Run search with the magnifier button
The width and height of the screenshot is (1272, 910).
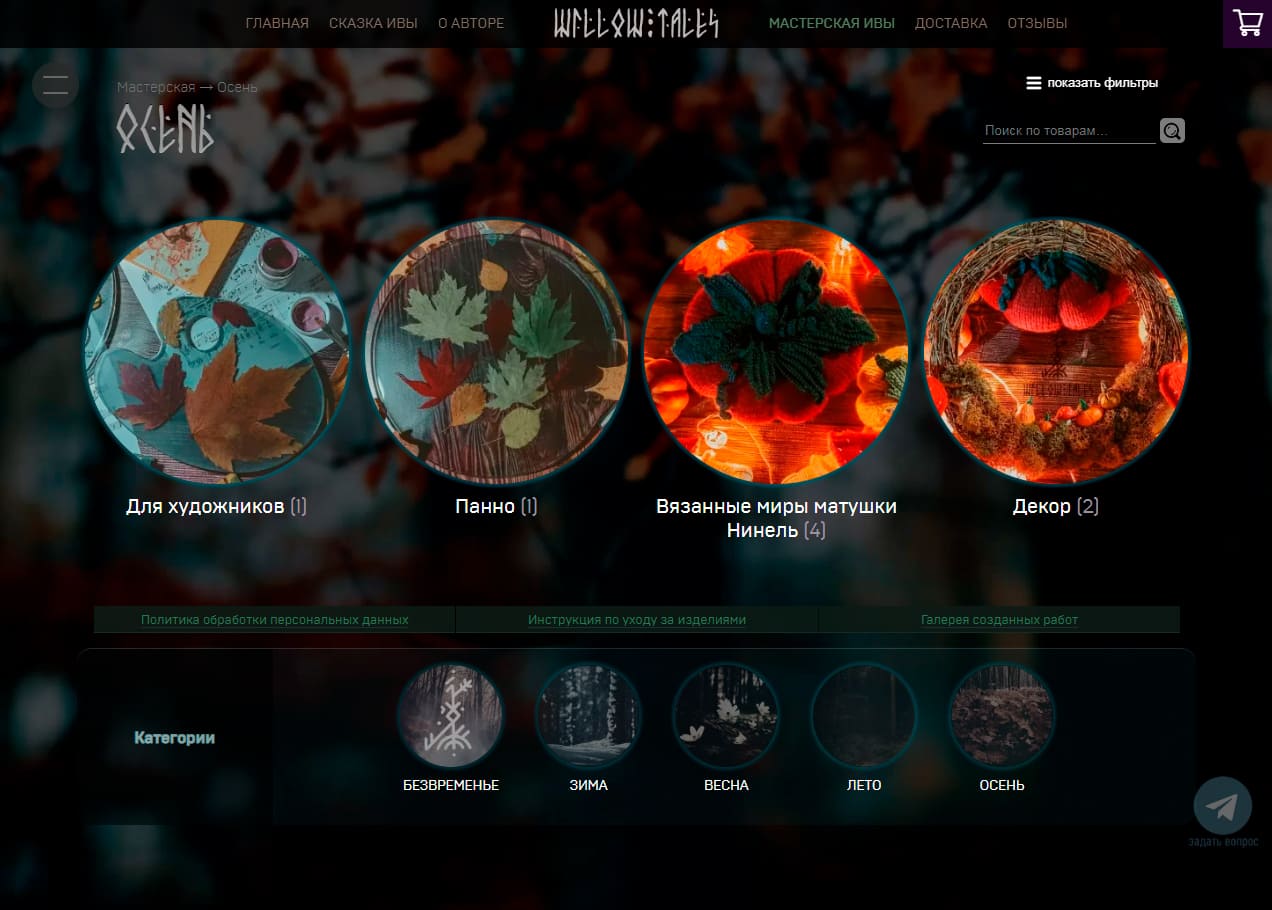1172,131
